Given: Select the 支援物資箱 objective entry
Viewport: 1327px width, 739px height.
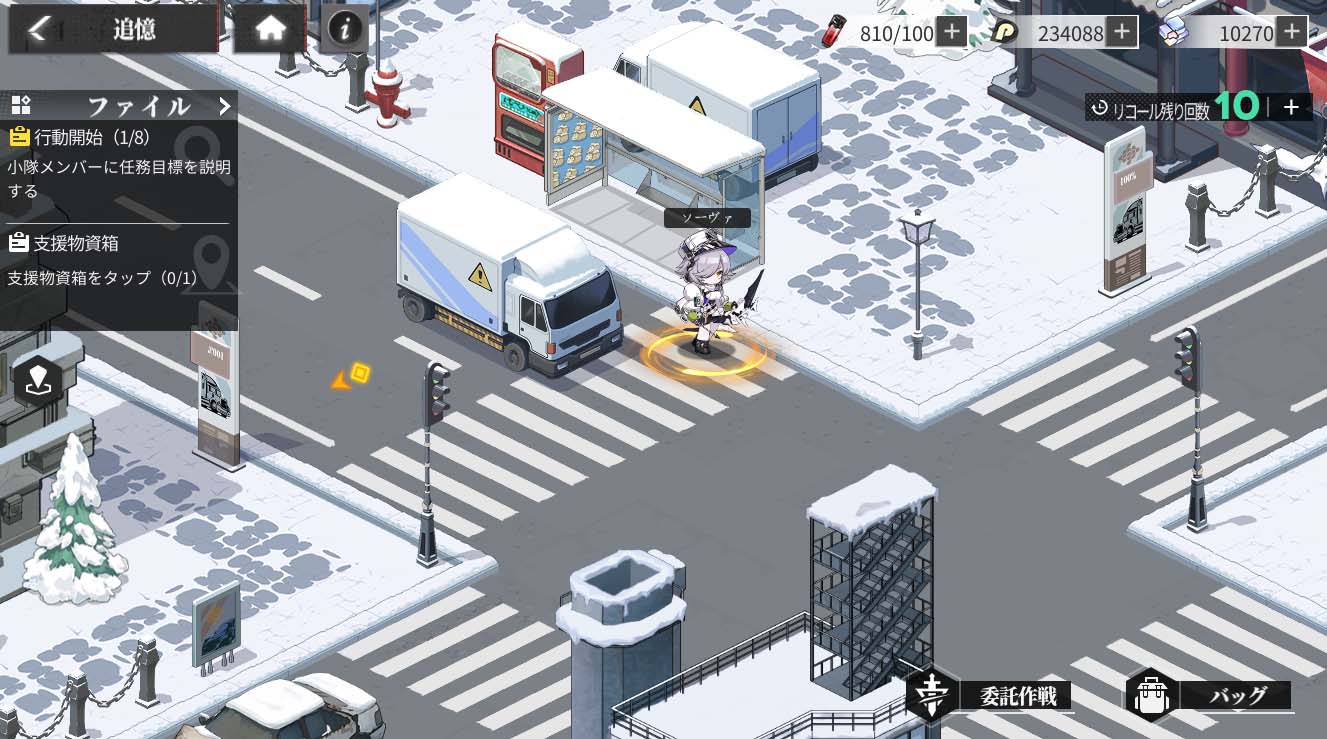Looking at the screenshot, I should pos(118,260).
